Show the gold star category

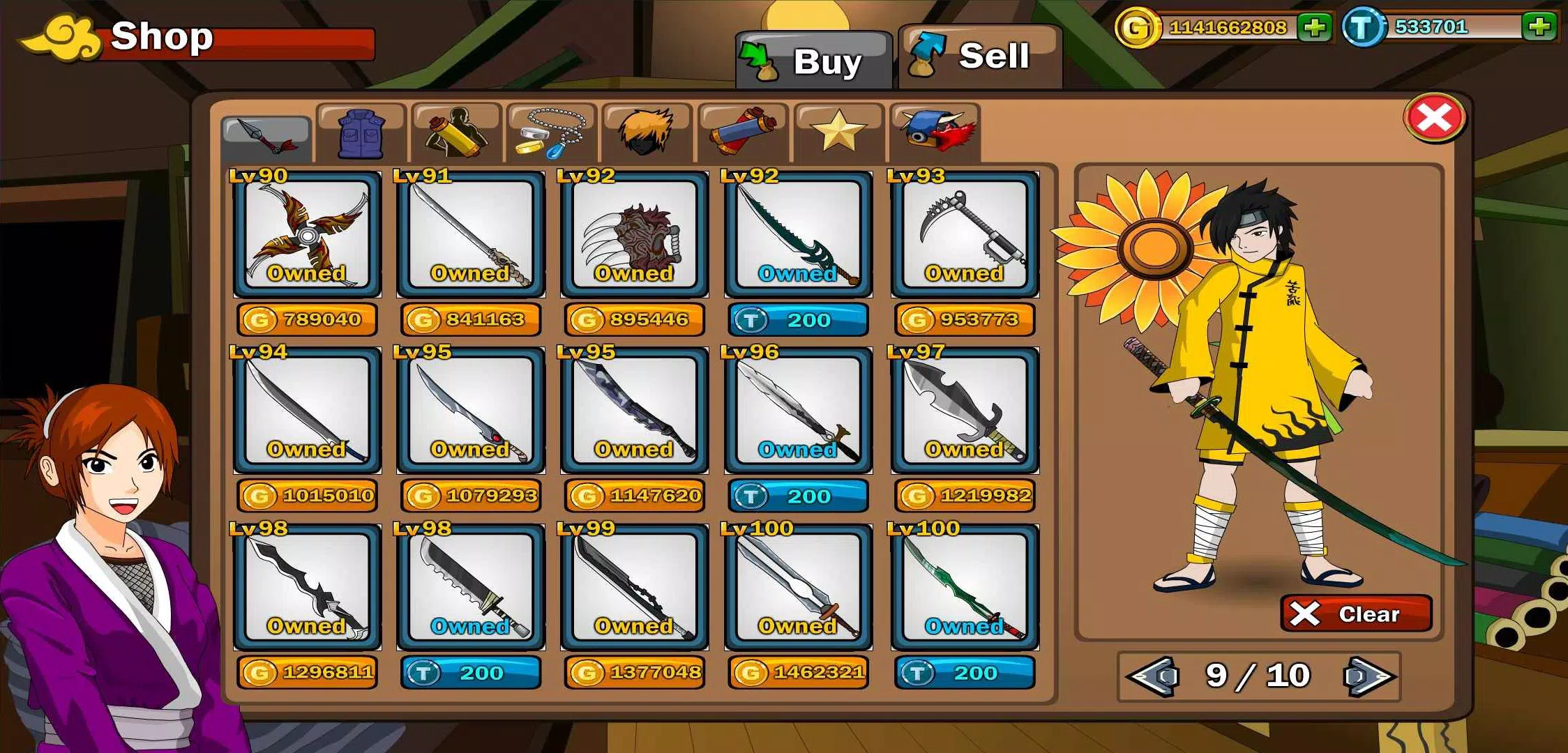tap(838, 132)
